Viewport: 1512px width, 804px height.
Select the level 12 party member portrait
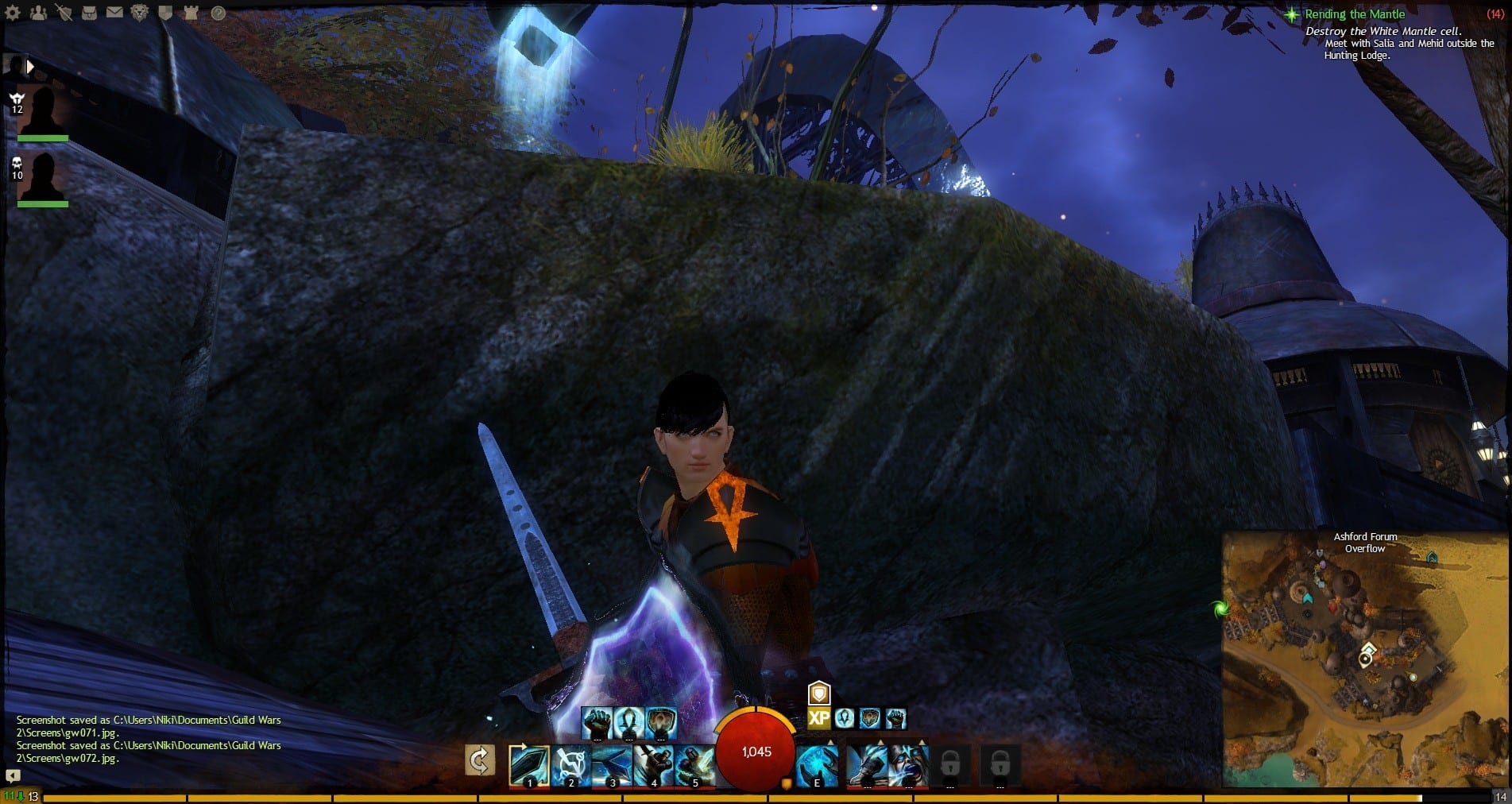coord(43,112)
